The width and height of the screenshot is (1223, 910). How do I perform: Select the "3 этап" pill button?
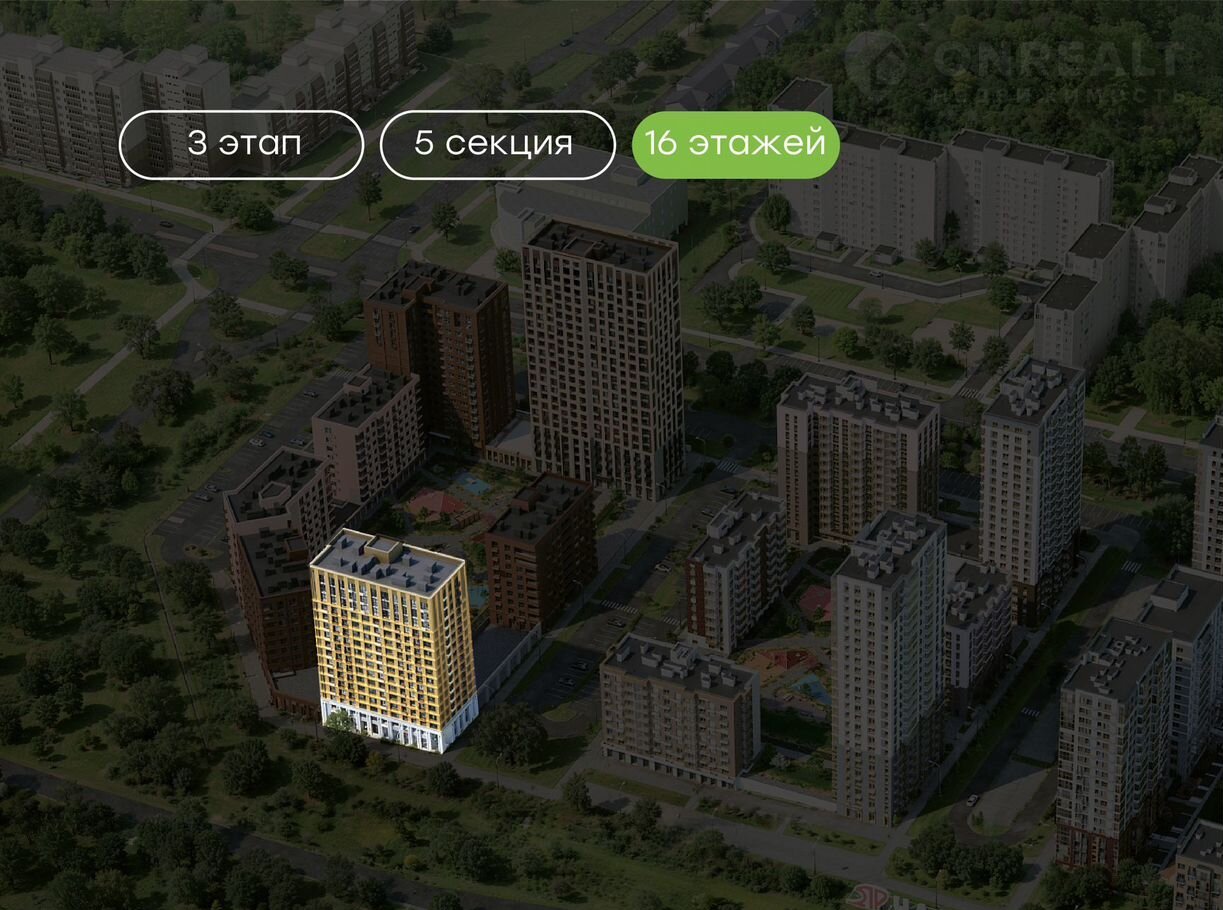pos(241,144)
